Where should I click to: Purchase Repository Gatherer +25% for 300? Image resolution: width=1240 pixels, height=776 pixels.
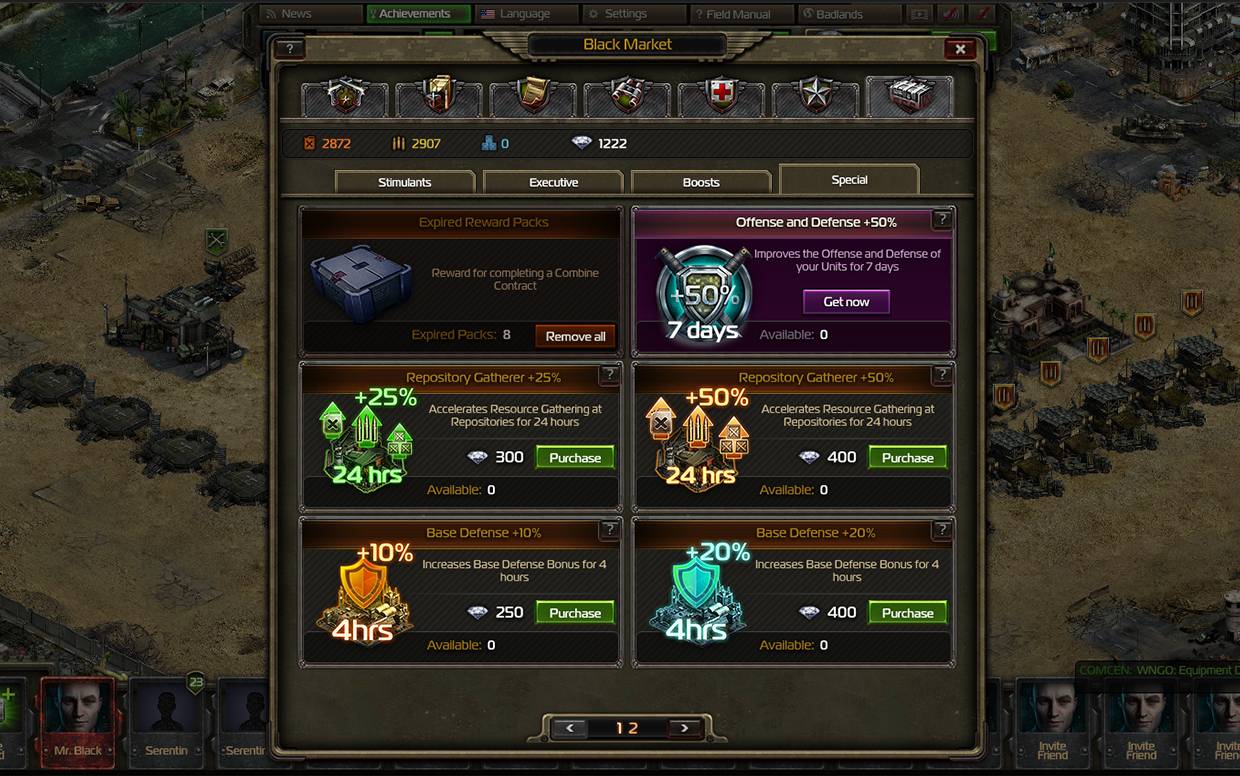pyautogui.click(x=575, y=457)
